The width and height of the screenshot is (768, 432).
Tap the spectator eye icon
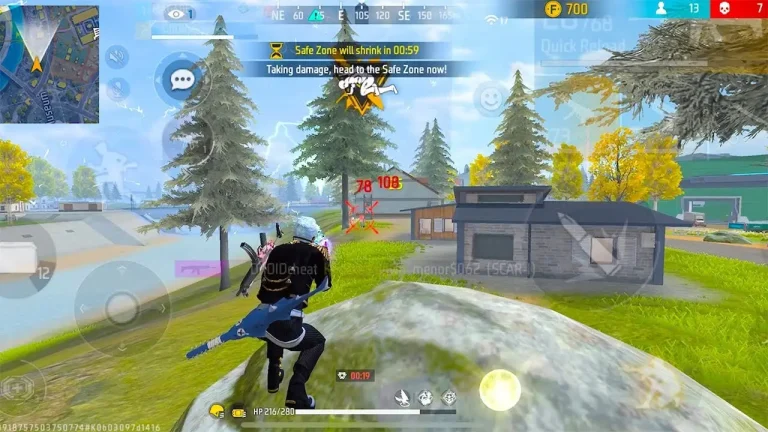click(x=178, y=14)
